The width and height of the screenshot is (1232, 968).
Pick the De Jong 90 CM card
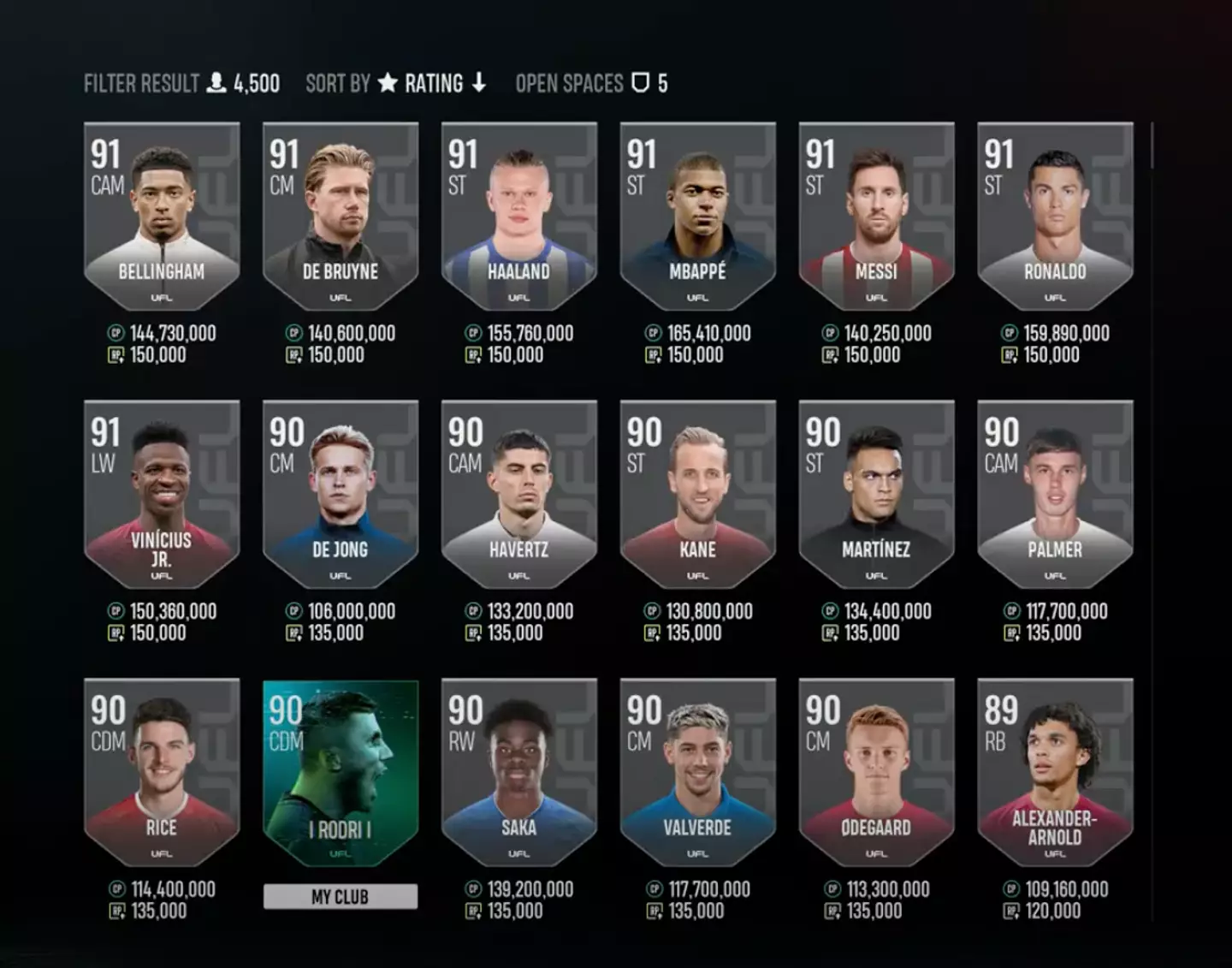pos(341,492)
